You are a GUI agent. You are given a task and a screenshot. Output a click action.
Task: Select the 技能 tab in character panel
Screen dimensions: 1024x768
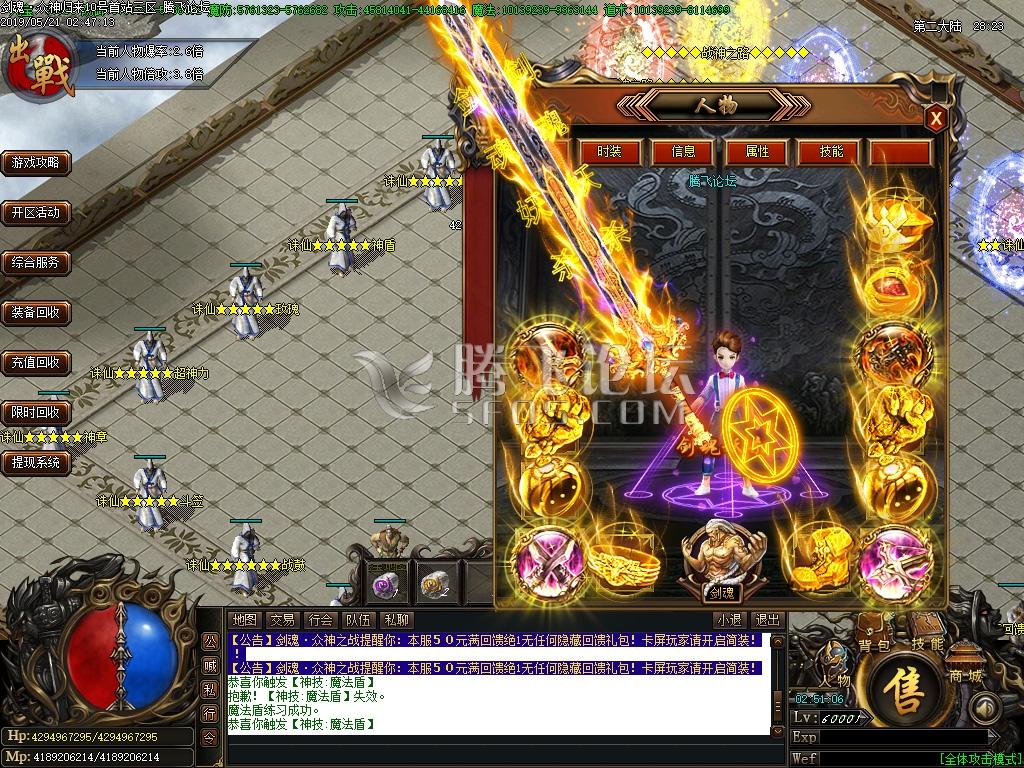tap(832, 152)
